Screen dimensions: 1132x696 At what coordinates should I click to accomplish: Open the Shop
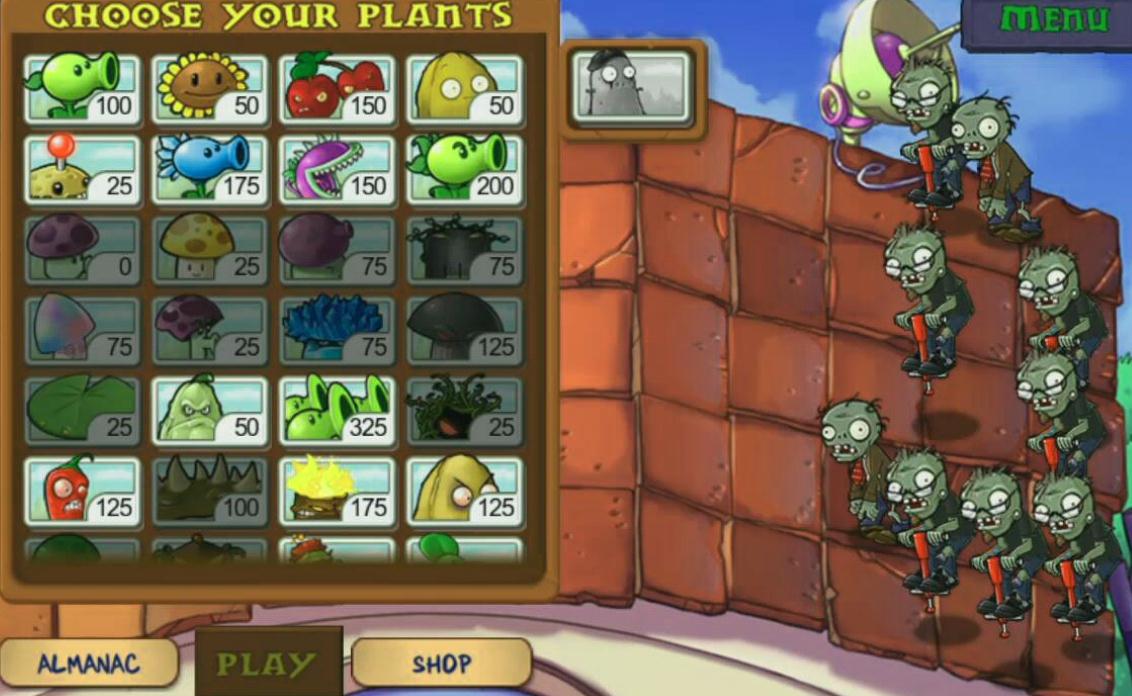441,663
